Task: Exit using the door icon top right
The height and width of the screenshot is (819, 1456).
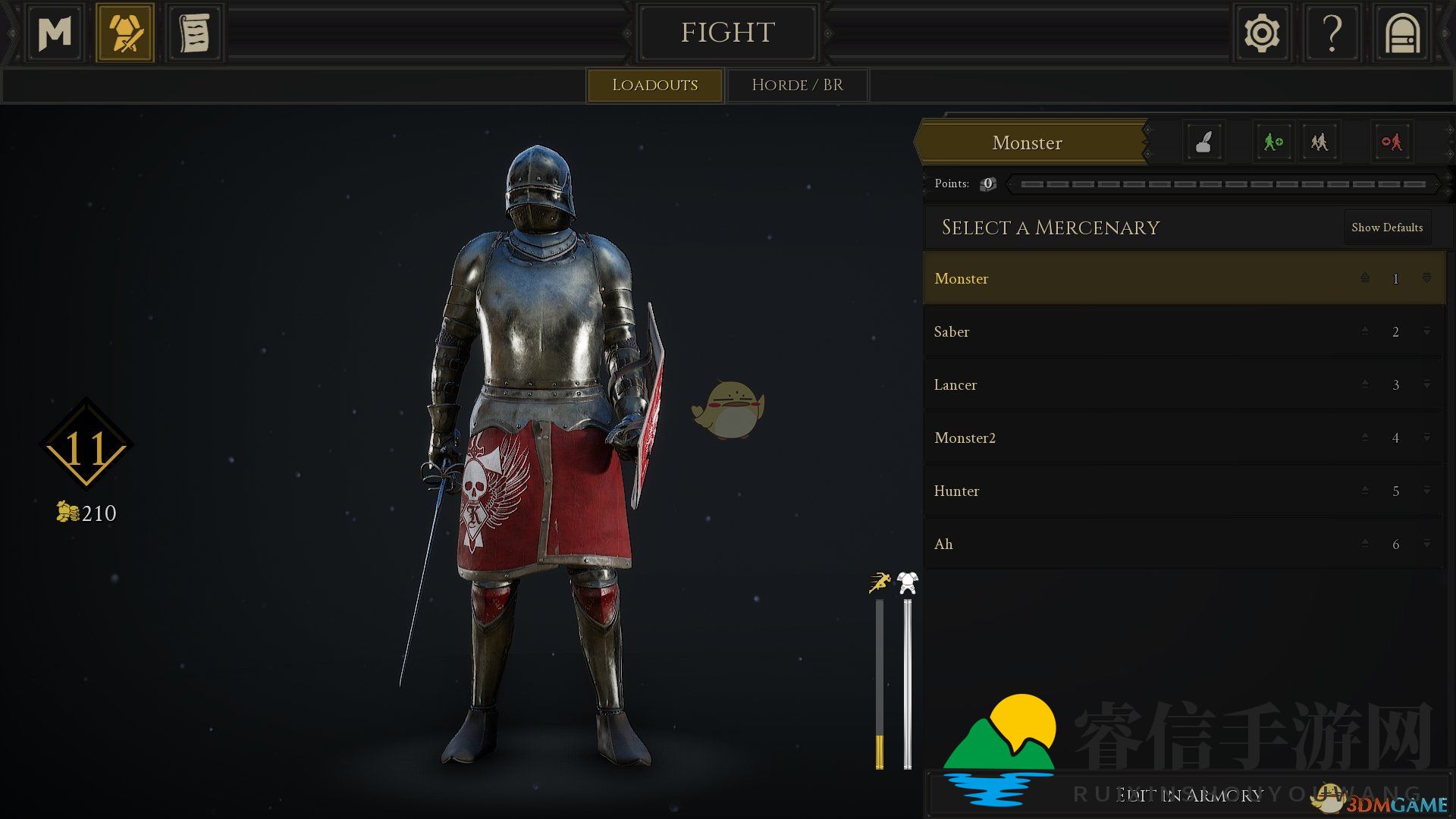Action: coord(1401,33)
